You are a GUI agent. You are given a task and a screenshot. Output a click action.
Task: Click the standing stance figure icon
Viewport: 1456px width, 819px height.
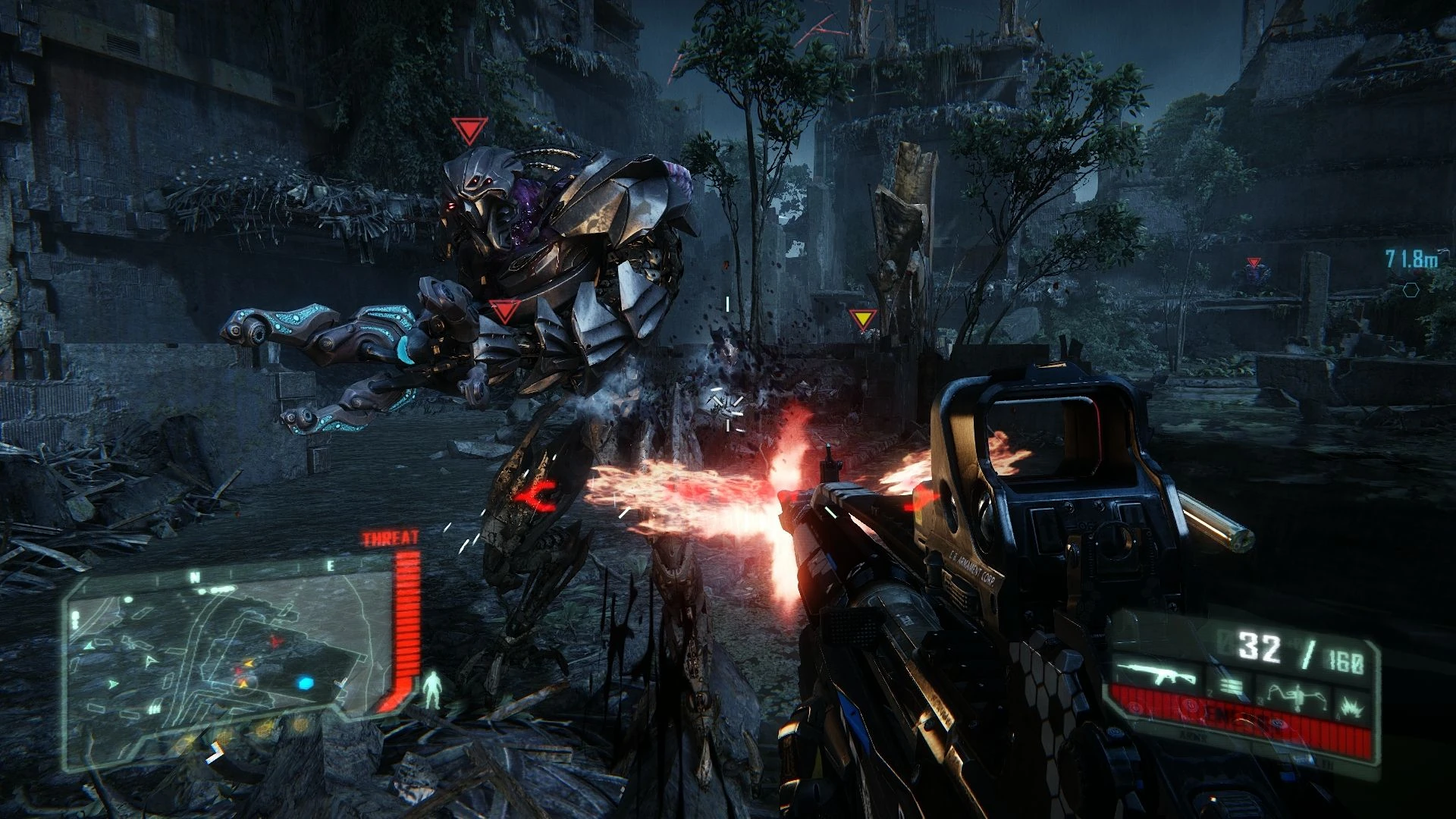click(433, 689)
